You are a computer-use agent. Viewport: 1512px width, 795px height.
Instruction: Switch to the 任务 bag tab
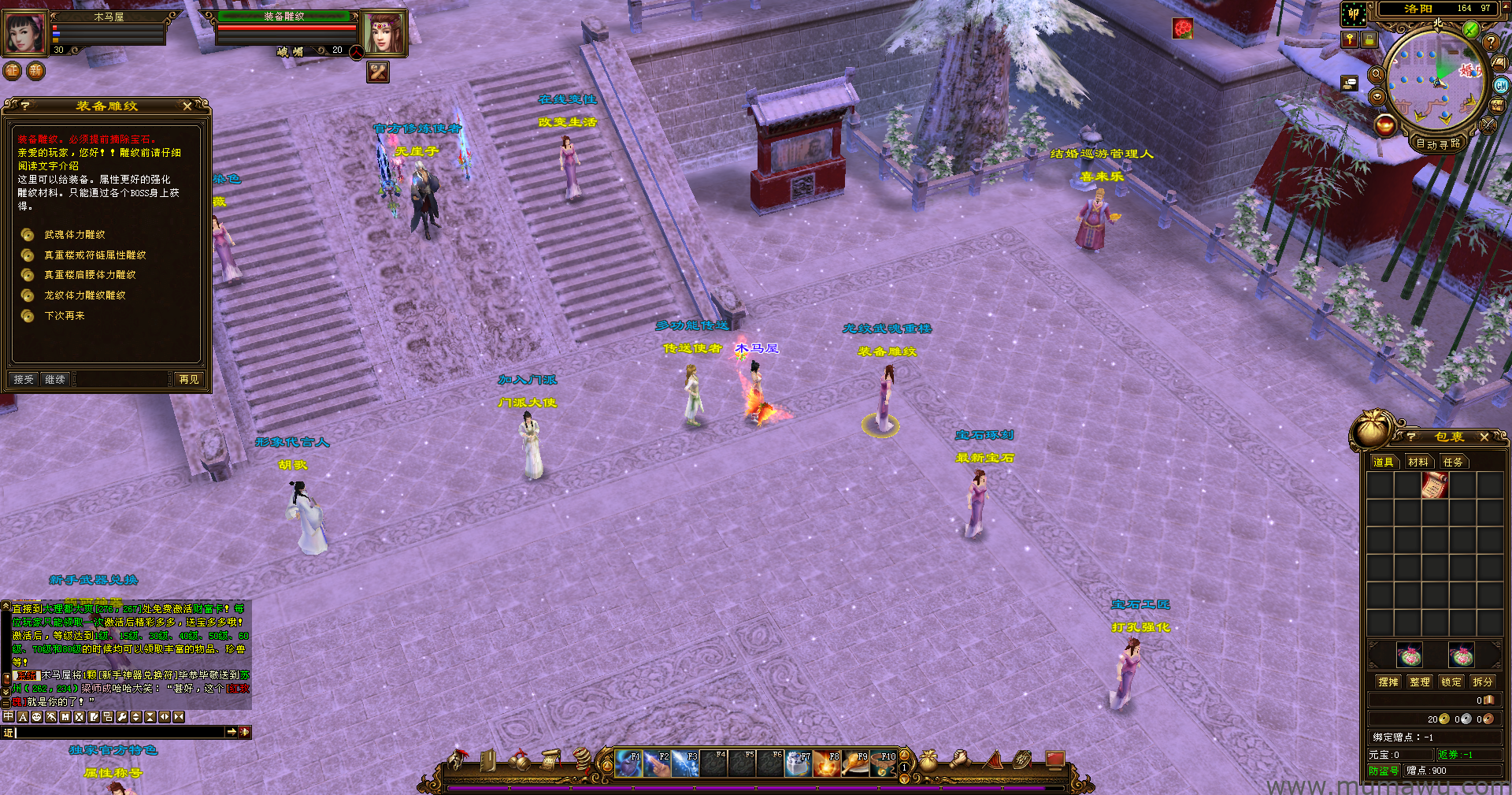1452,462
